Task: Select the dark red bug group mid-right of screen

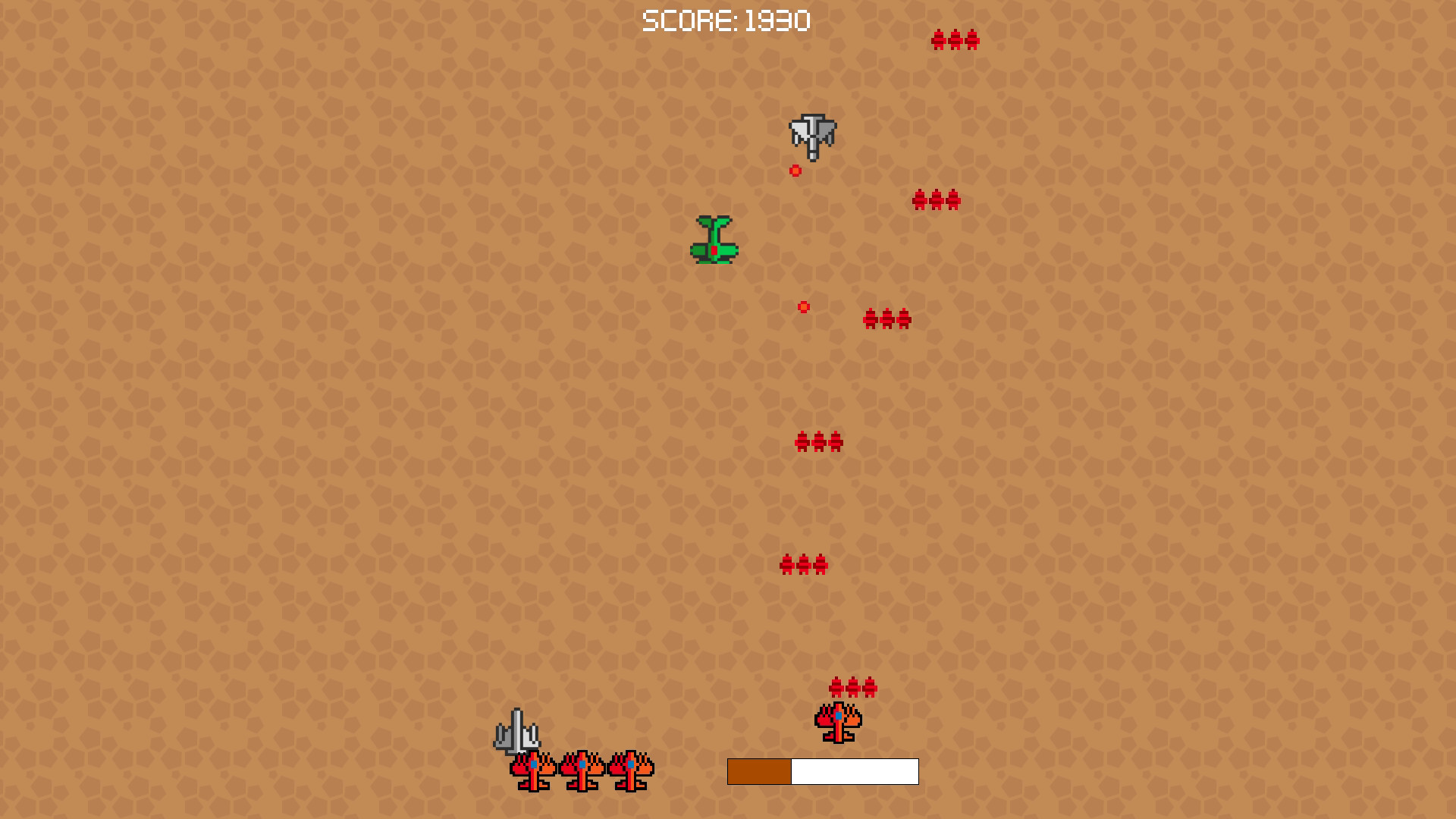Action: 937,200
